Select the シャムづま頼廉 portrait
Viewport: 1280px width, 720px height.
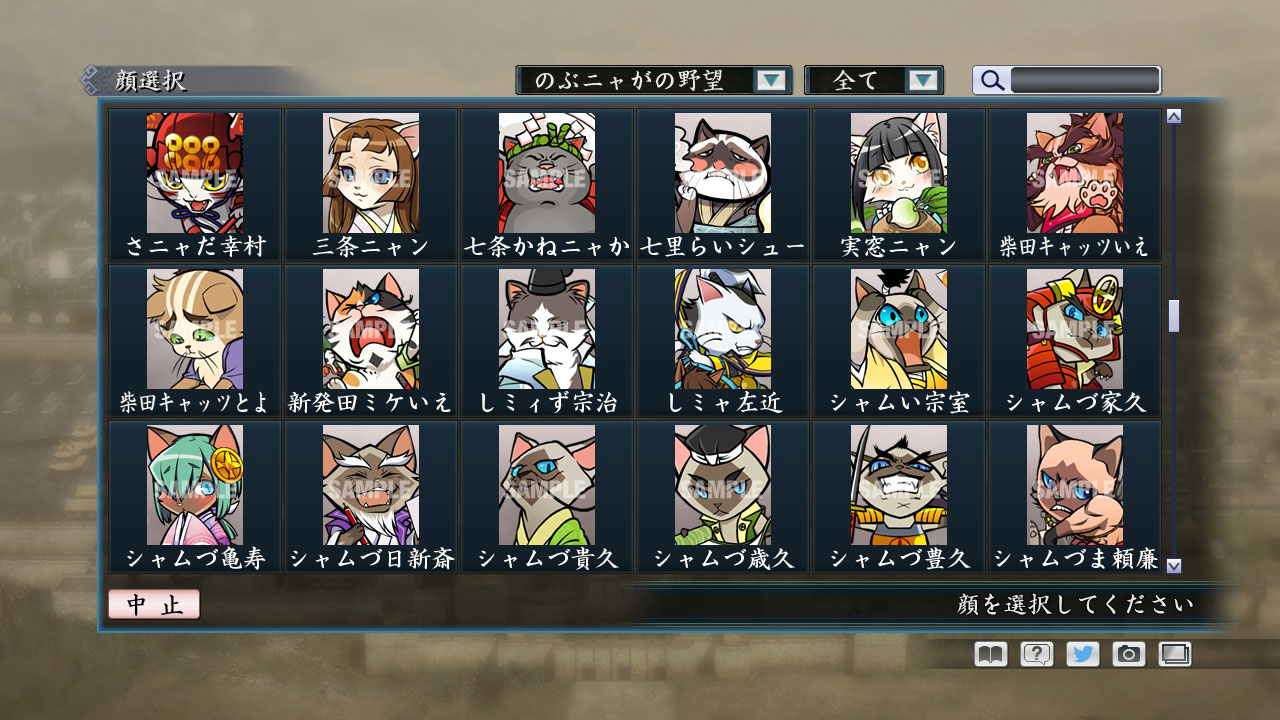tap(1074, 485)
